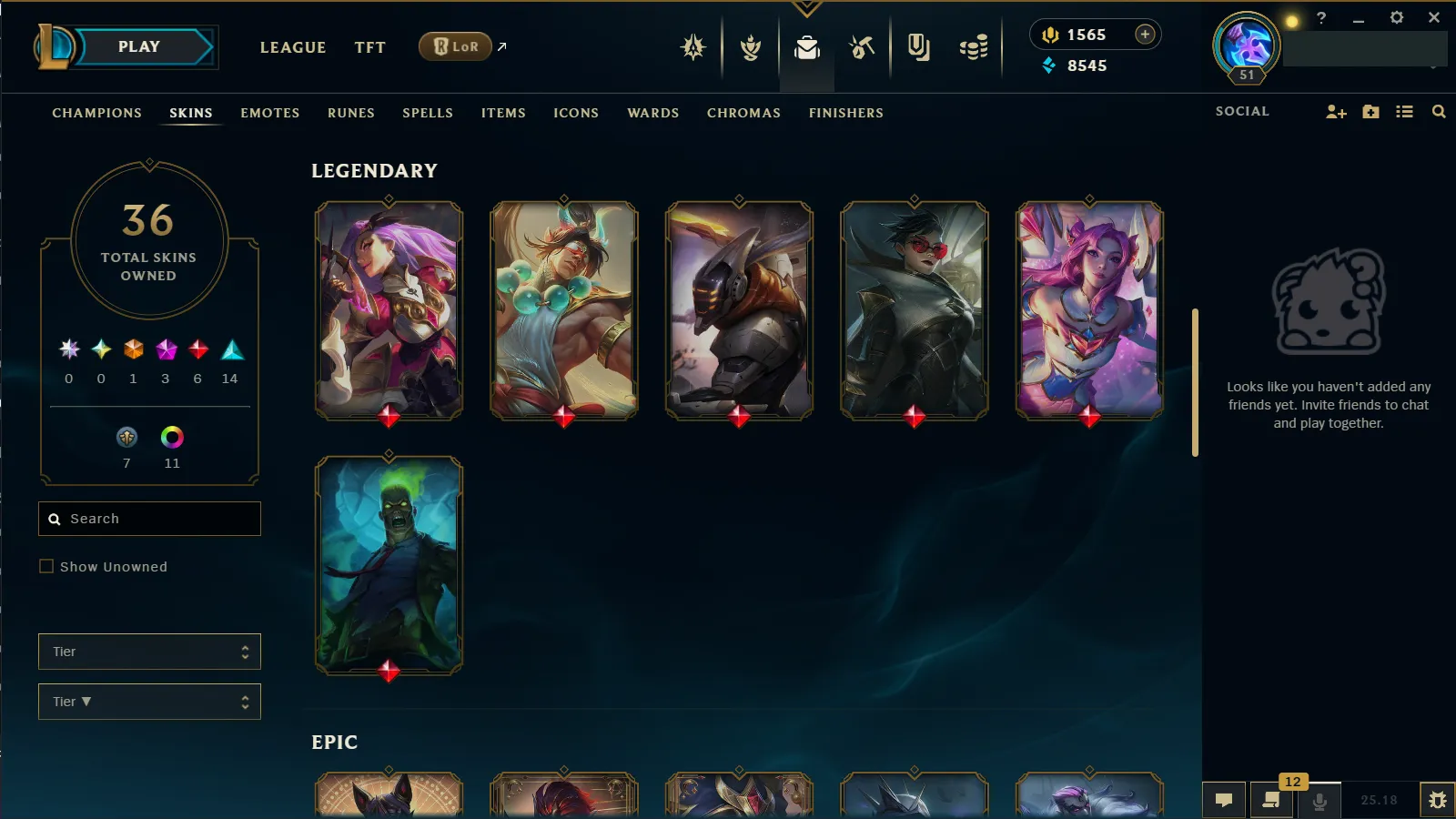The image size is (1456, 819).
Task: Choose the pink-haired star guardian skin card
Action: click(x=1089, y=310)
